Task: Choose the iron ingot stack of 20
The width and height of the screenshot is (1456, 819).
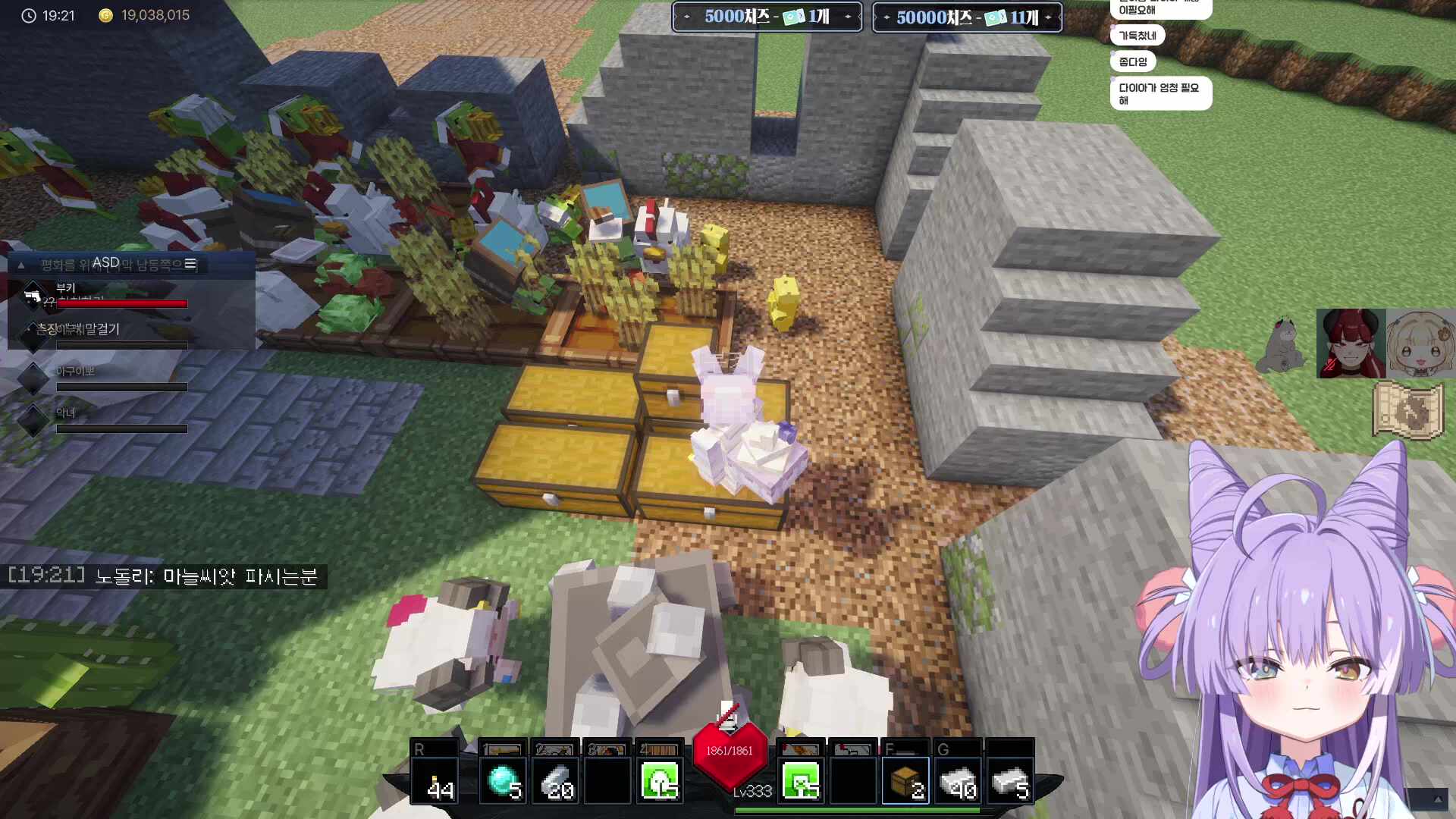Action: click(556, 780)
